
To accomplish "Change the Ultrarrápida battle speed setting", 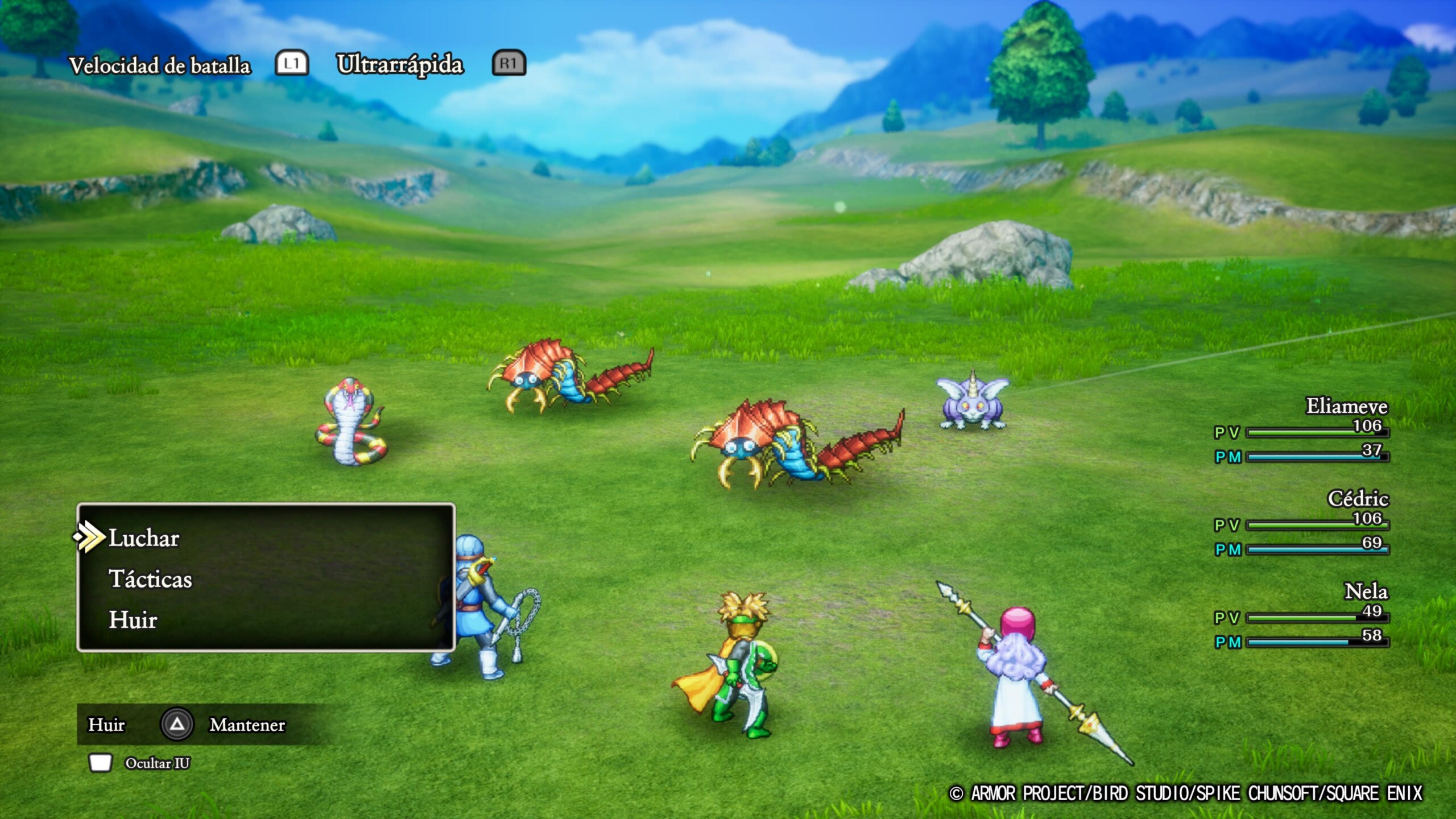I will coord(400,64).
